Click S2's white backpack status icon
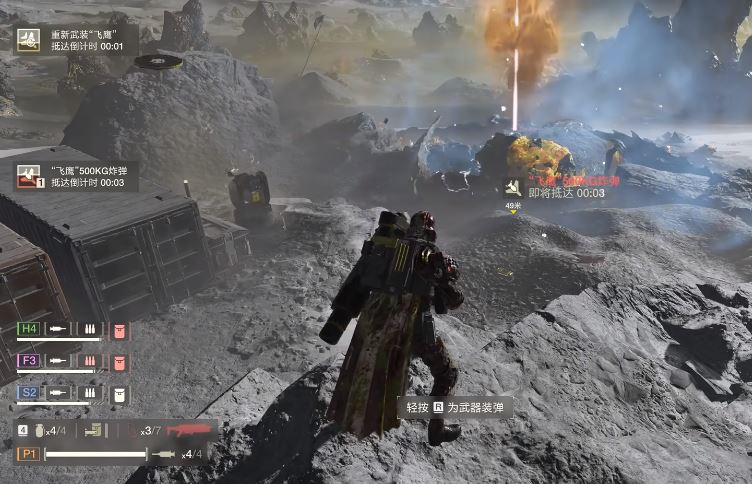The image size is (752, 484). tap(119, 394)
